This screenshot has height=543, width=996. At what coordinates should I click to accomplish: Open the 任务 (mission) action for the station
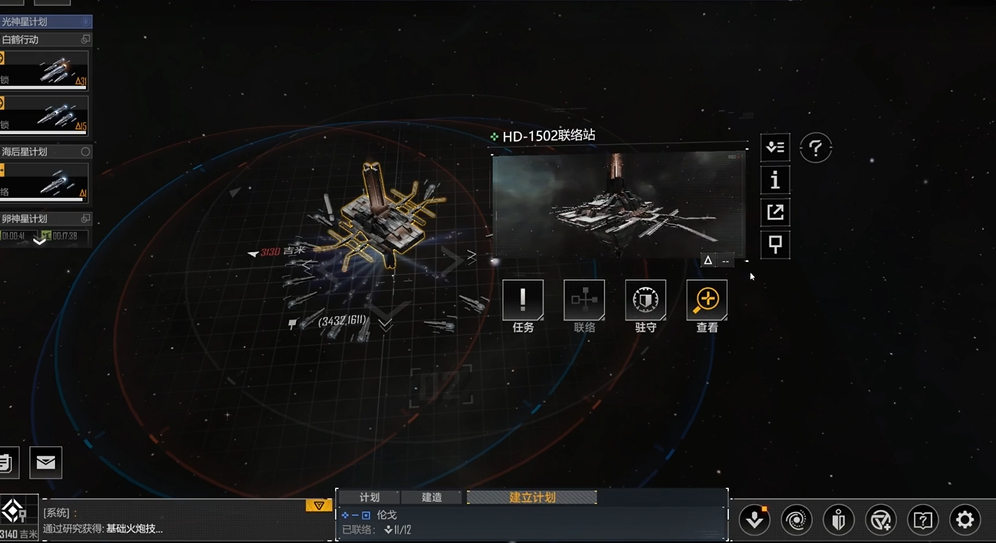[523, 300]
